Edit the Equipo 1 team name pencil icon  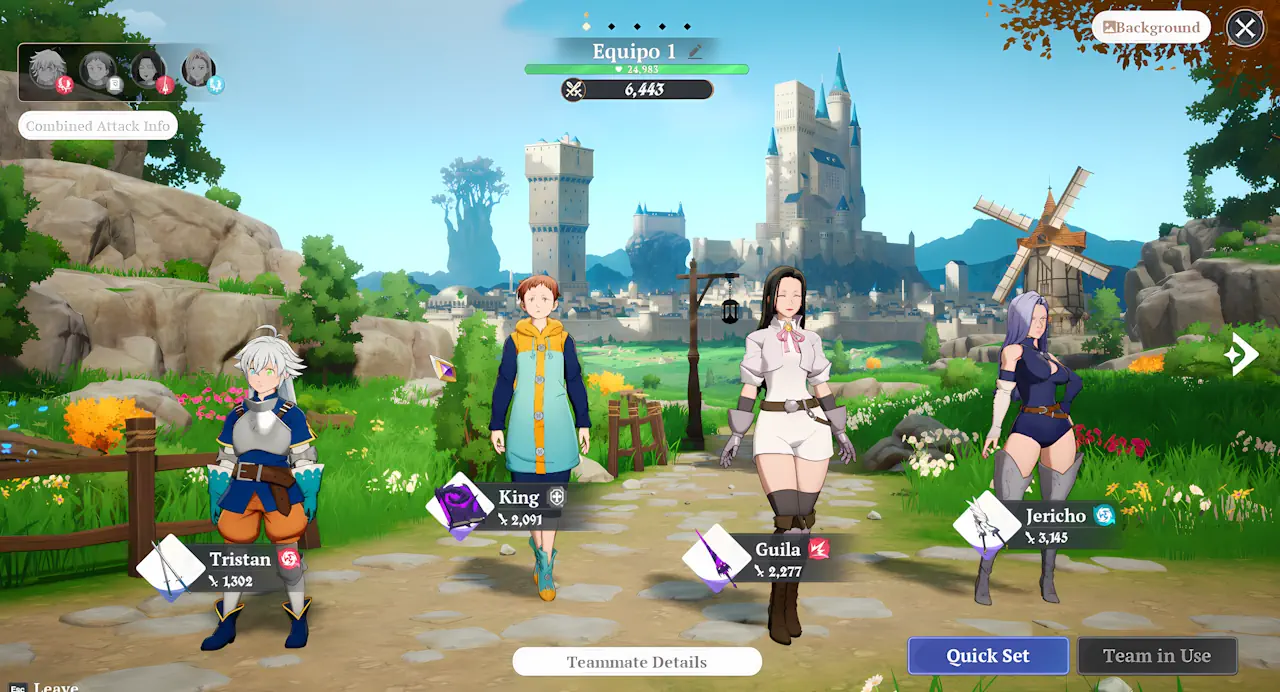point(695,52)
